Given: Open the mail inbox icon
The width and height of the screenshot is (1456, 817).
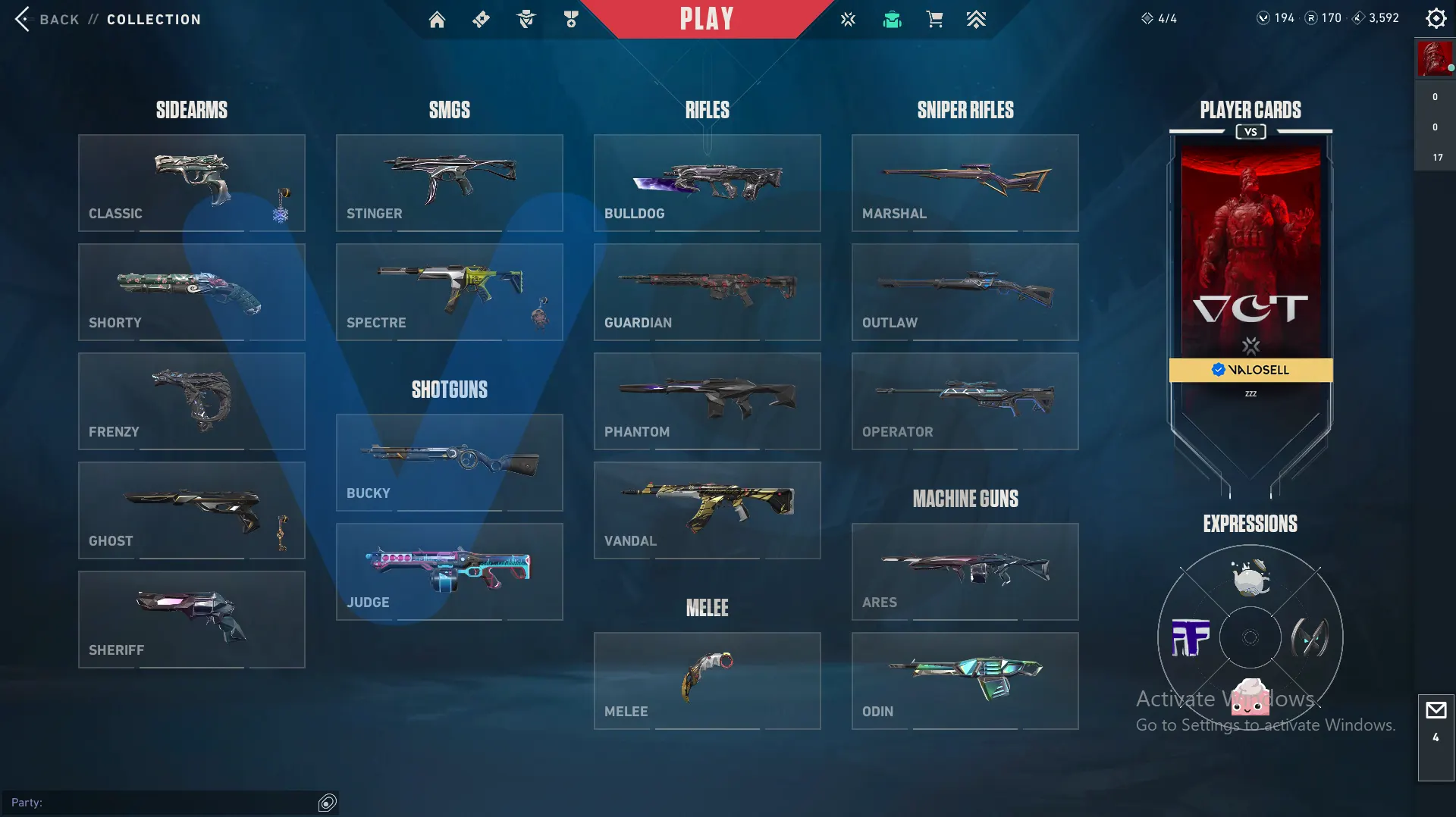Looking at the screenshot, I should (x=1436, y=711).
